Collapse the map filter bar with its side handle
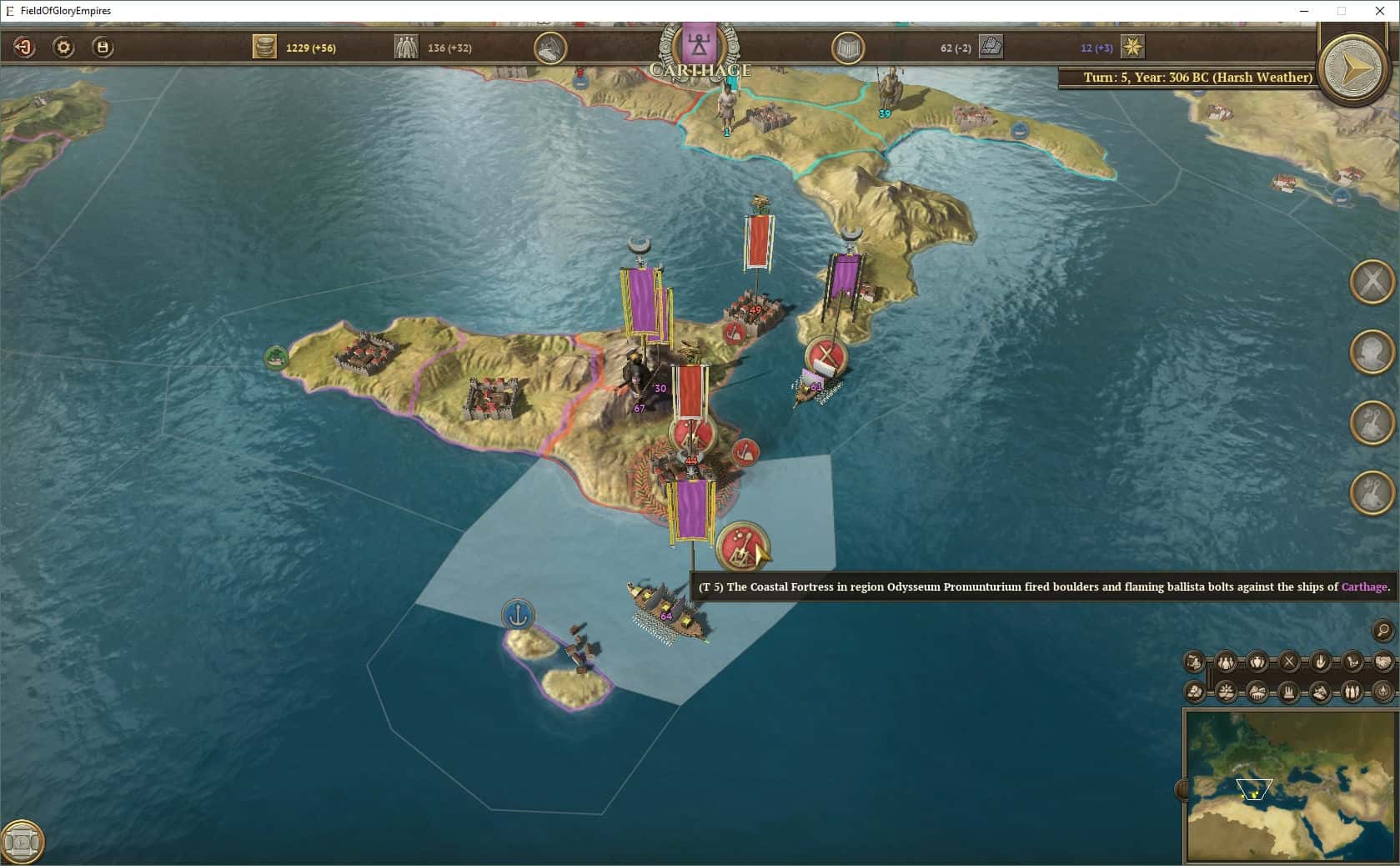 [x=1211, y=678]
